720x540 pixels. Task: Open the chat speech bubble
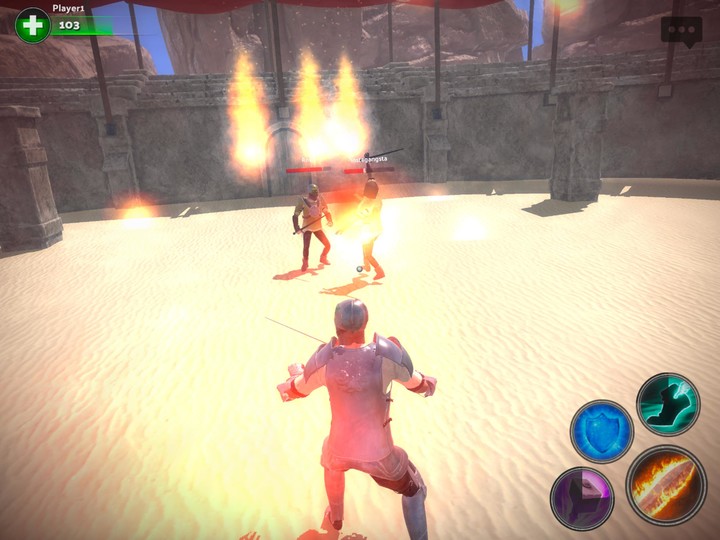pos(681,29)
